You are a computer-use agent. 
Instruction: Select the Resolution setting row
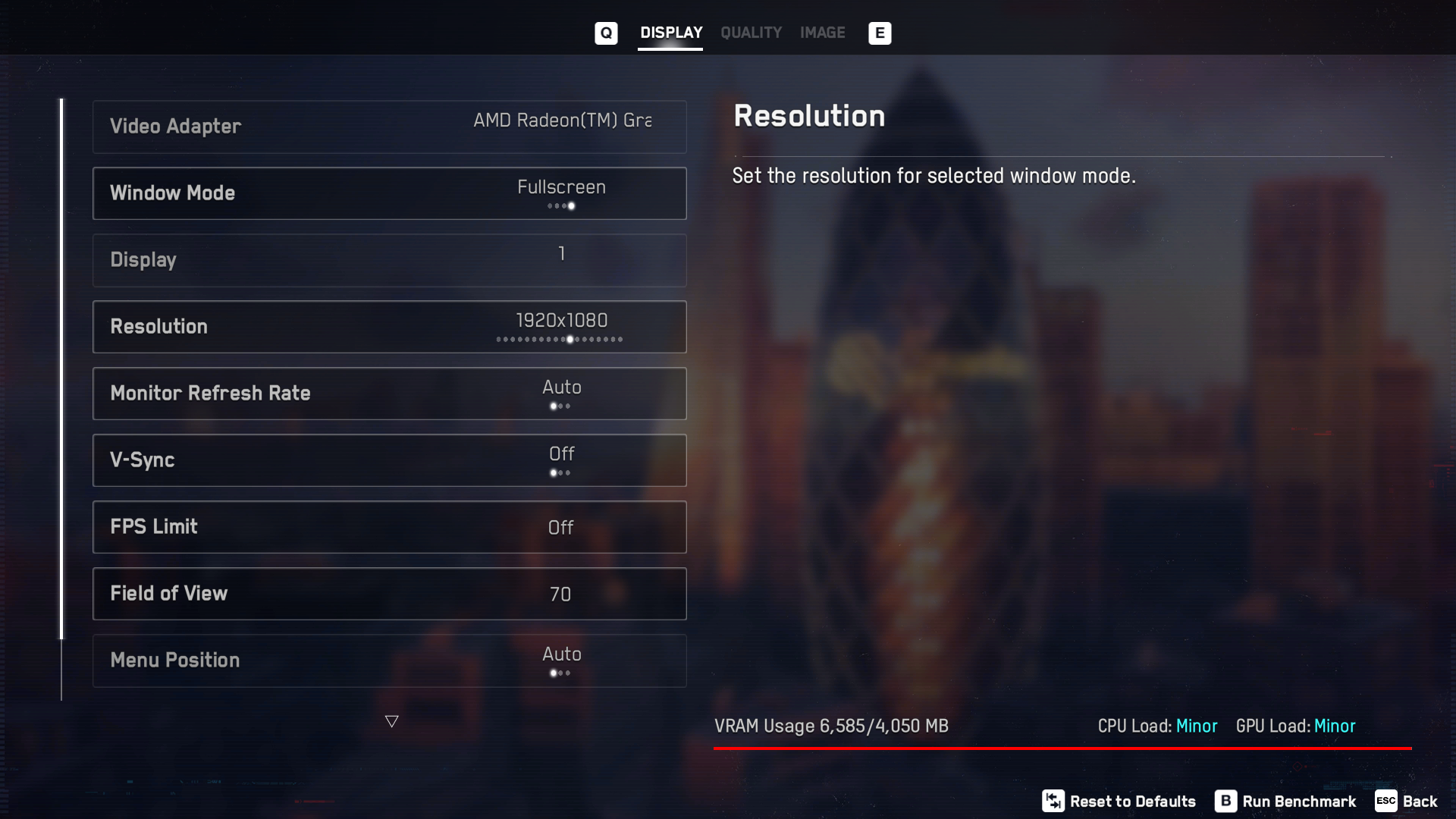(x=389, y=327)
